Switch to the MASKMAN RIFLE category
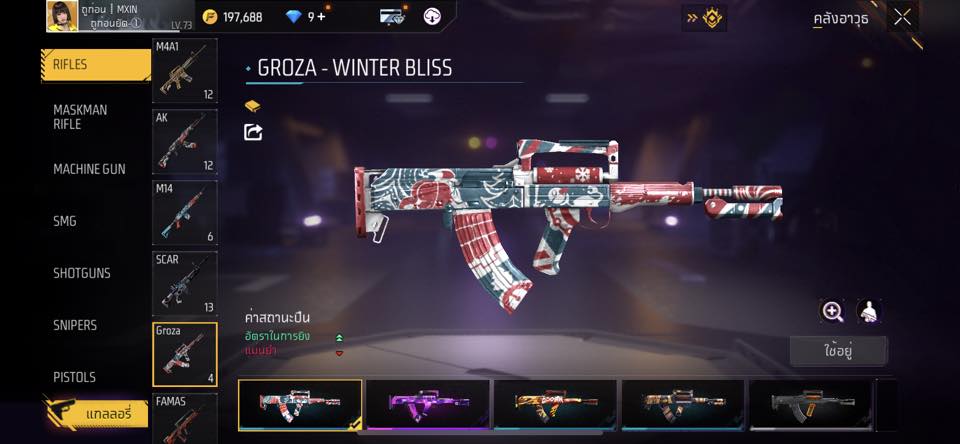This screenshot has width=960, height=444. [x=80, y=117]
